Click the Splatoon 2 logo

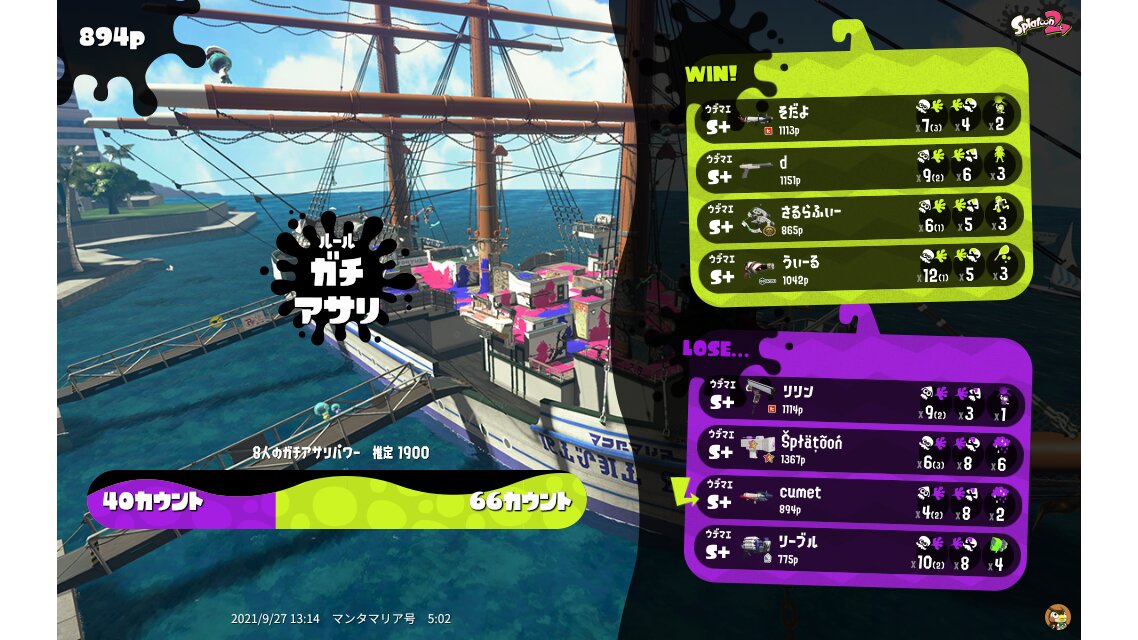[x=1041, y=24]
